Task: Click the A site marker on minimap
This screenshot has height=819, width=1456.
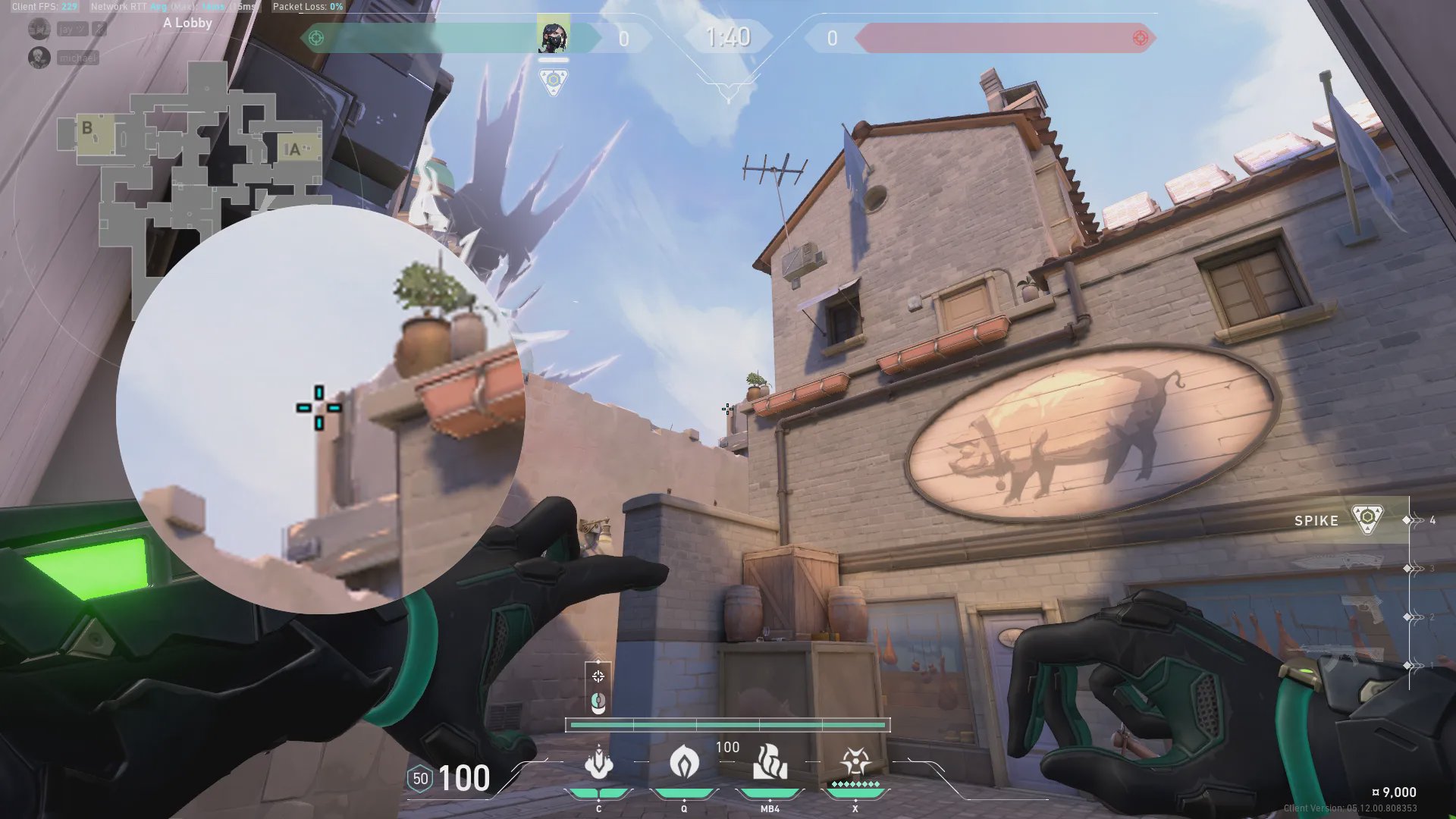Action: (x=294, y=149)
